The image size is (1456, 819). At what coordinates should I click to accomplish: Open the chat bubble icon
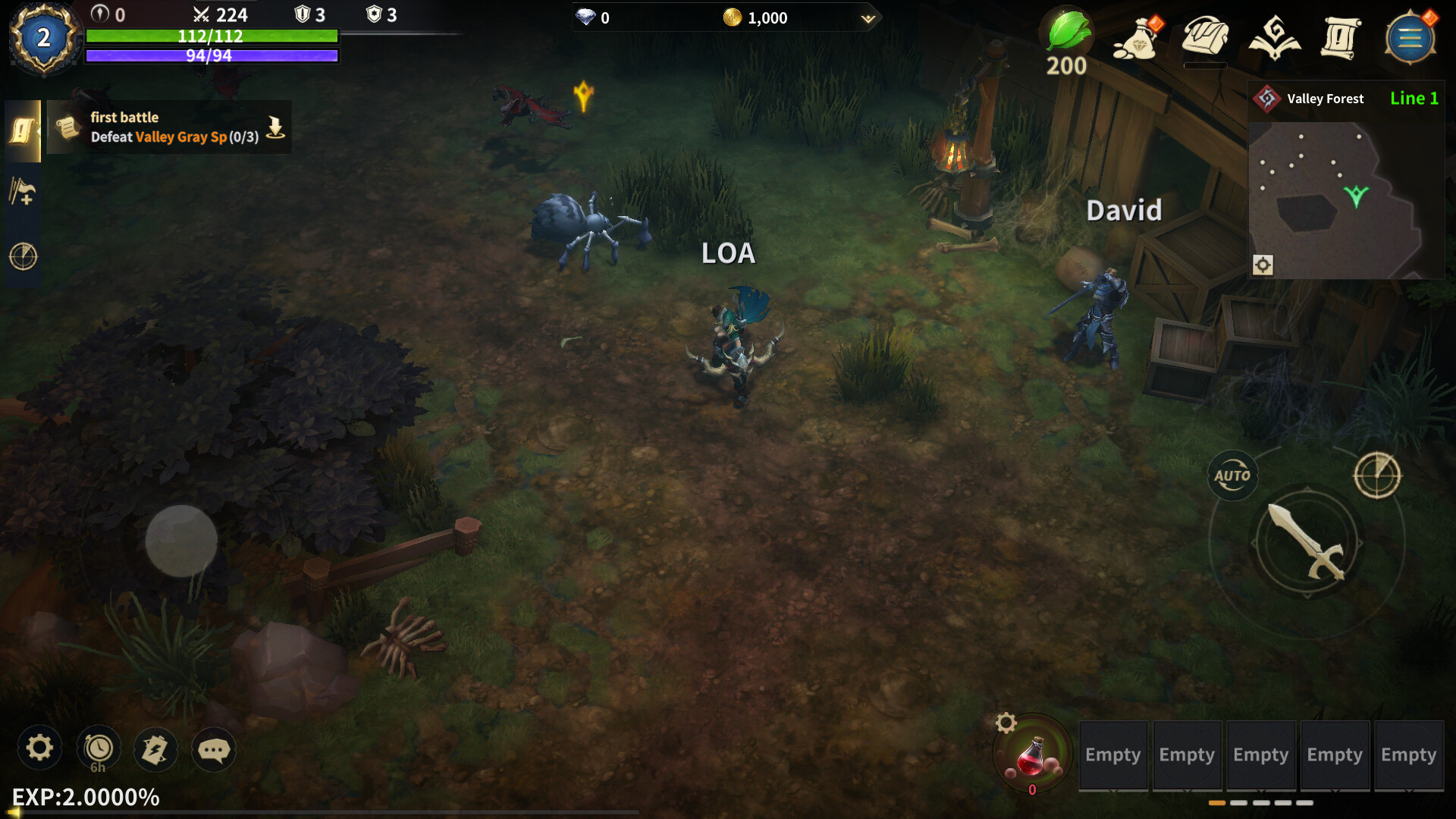pyautogui.click(x=215, y=749)
